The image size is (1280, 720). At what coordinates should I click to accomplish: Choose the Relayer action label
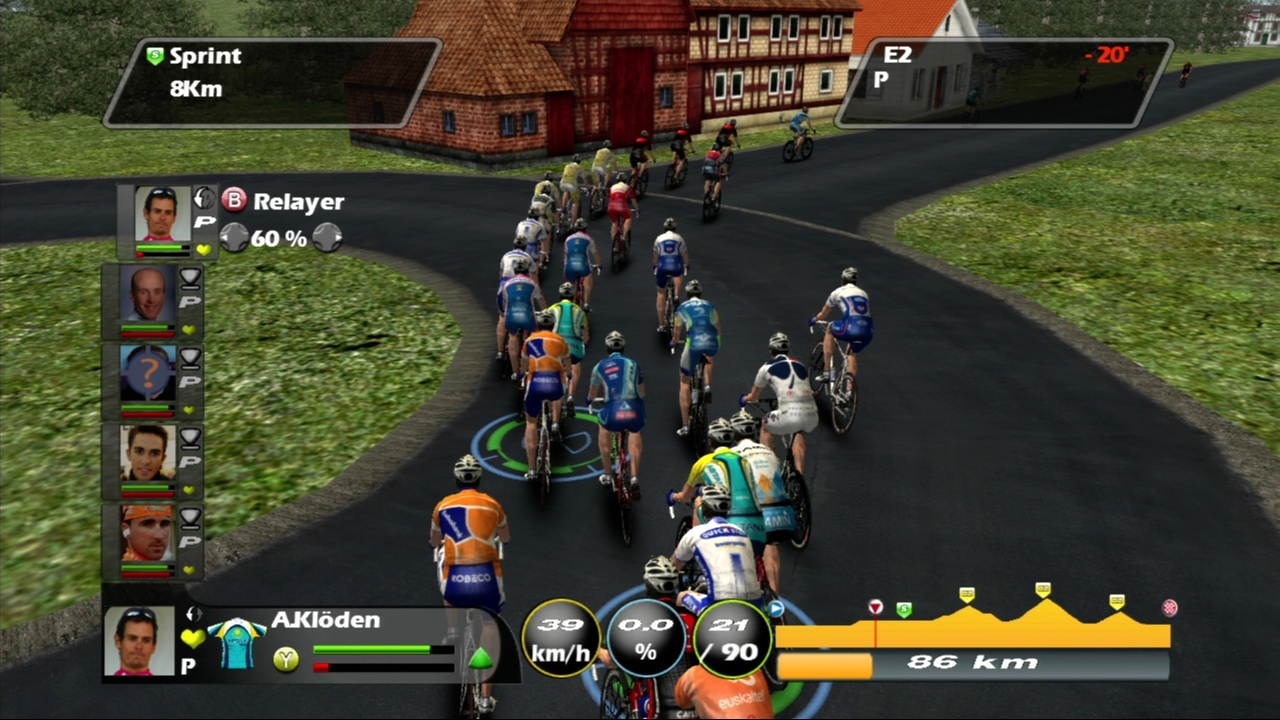298,201
